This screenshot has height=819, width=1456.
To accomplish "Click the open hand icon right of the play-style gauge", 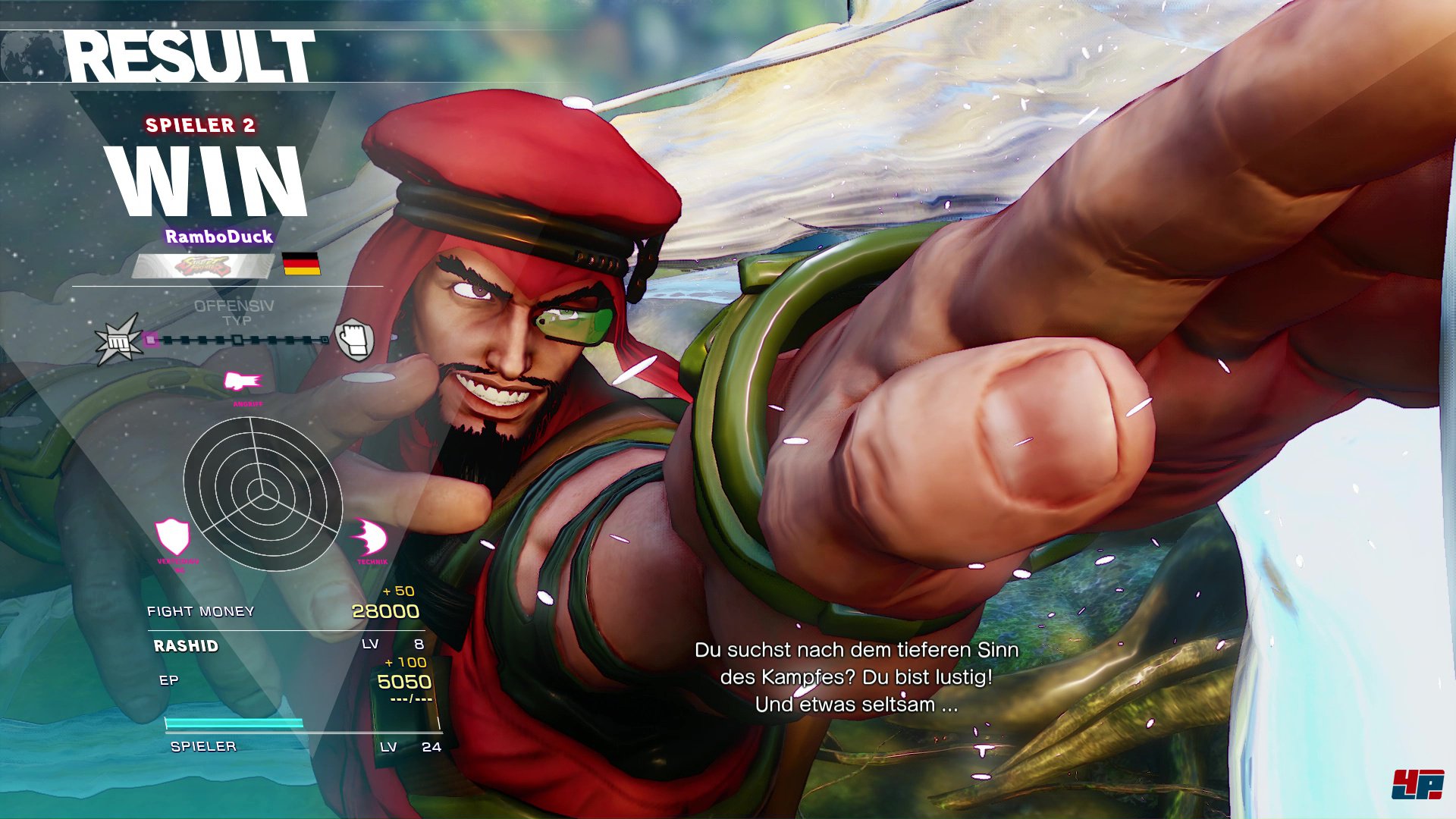I will [354, 338].
